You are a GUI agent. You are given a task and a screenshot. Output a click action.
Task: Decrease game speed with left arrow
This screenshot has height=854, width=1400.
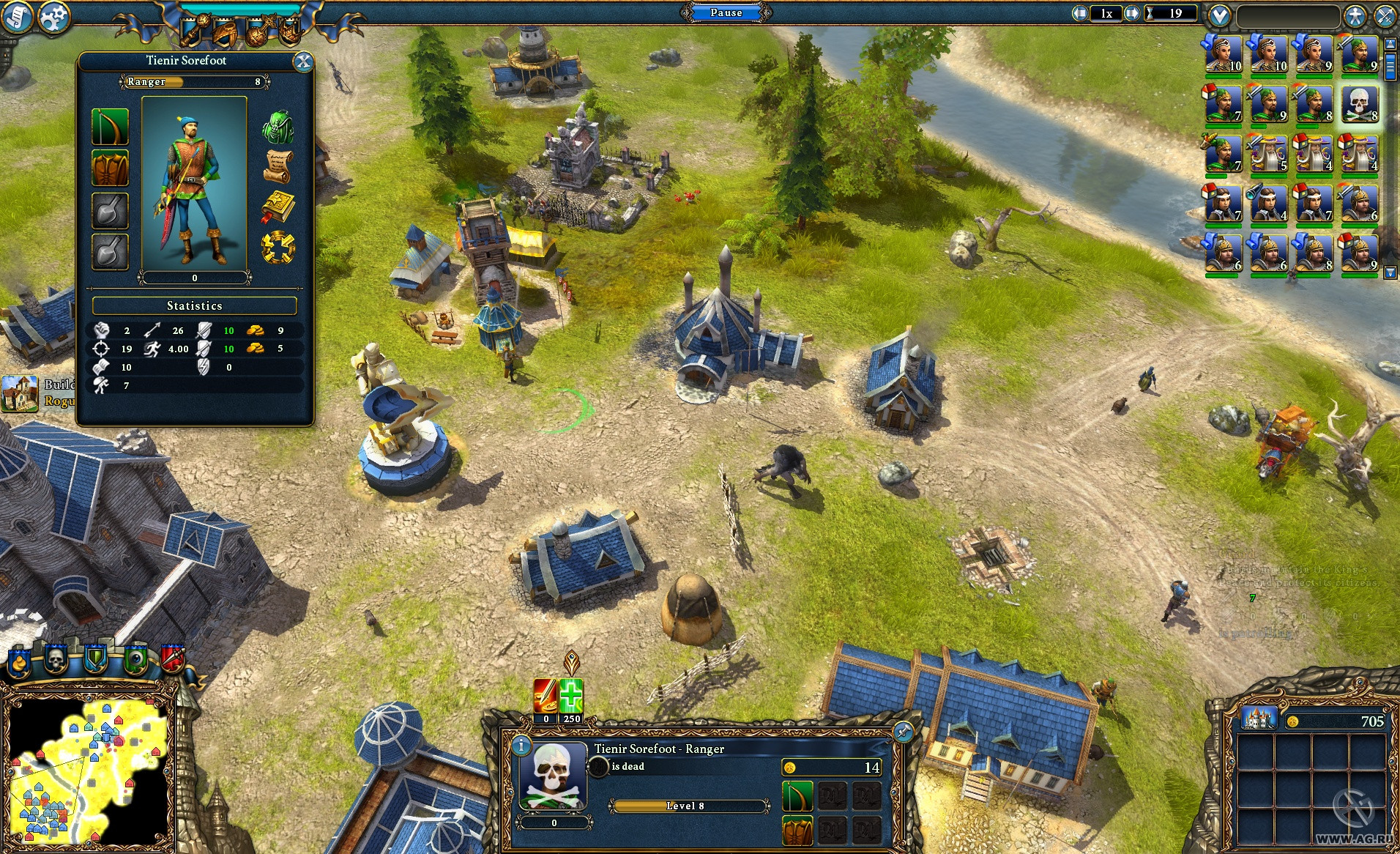coord(1080,13)
